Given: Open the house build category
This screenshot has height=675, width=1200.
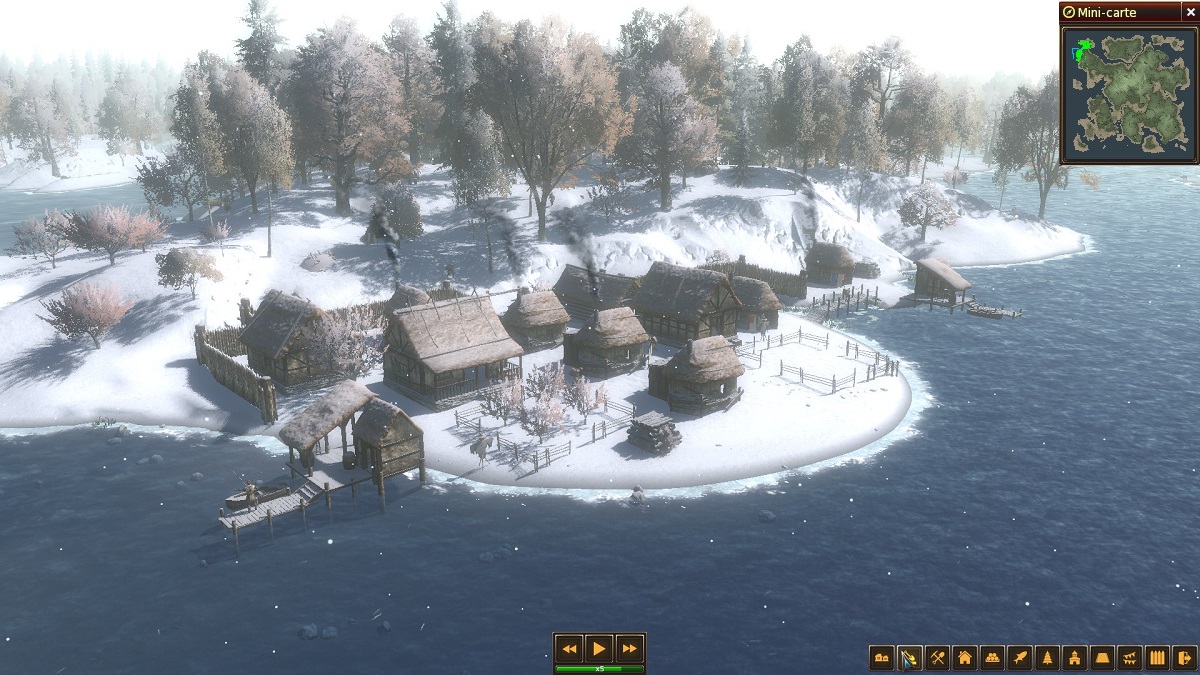Looking at the screenshot, I should tap(965, 658).
